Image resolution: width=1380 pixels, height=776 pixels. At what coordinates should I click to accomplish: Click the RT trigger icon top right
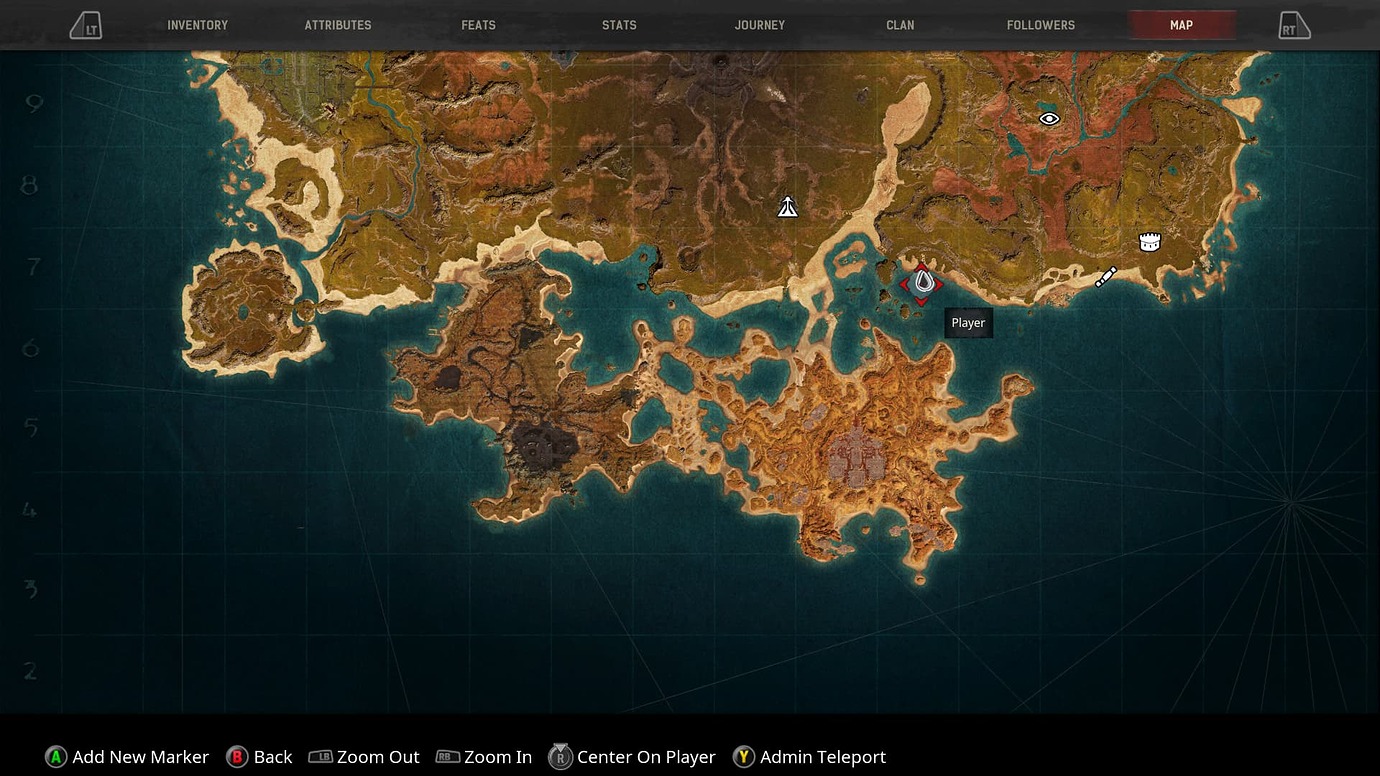pos(1294,25)
